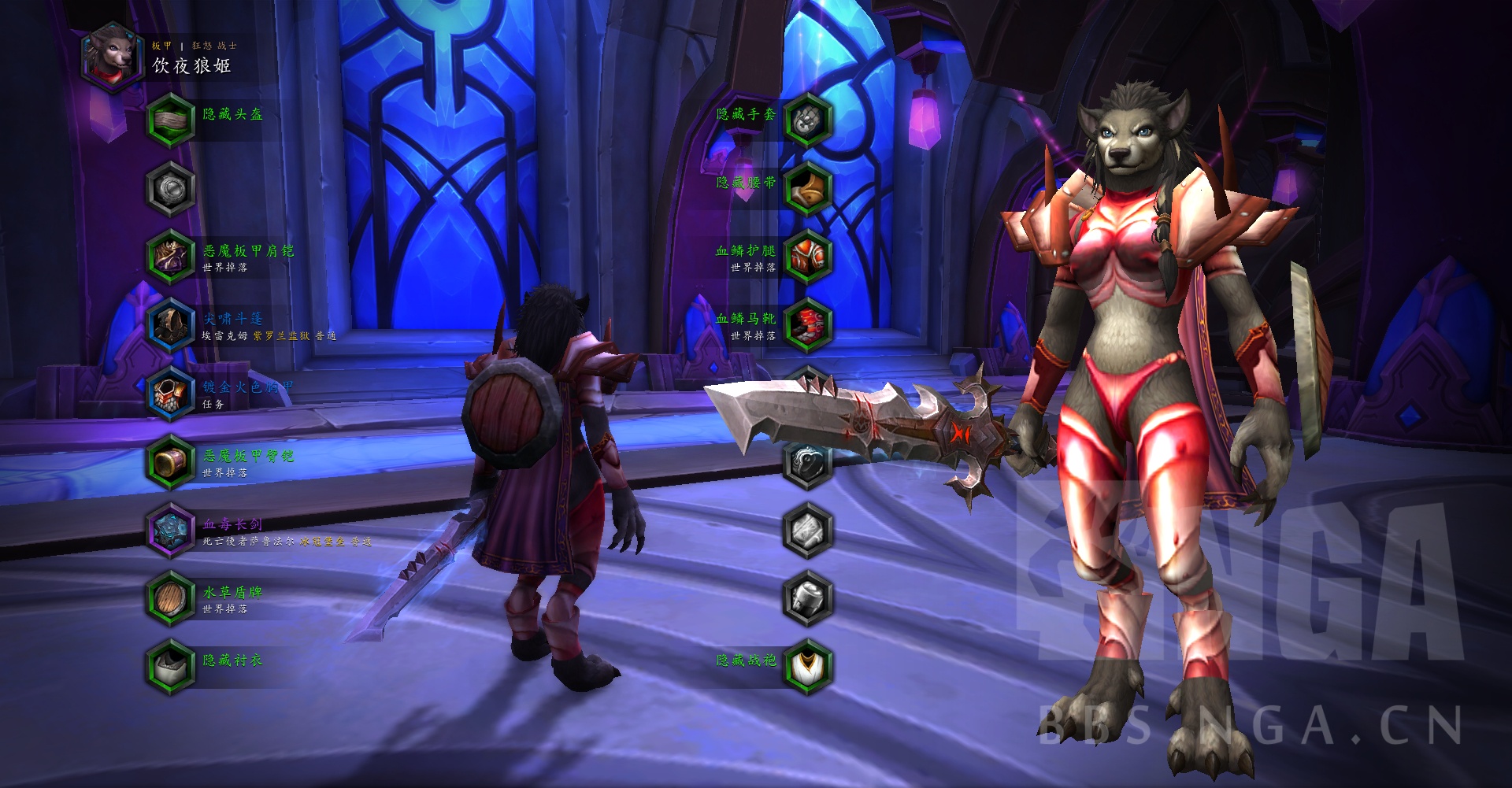Pick the chest armor slot with quest source 任务
Screen dimensions: 1512x788
[x=170, y=393]
